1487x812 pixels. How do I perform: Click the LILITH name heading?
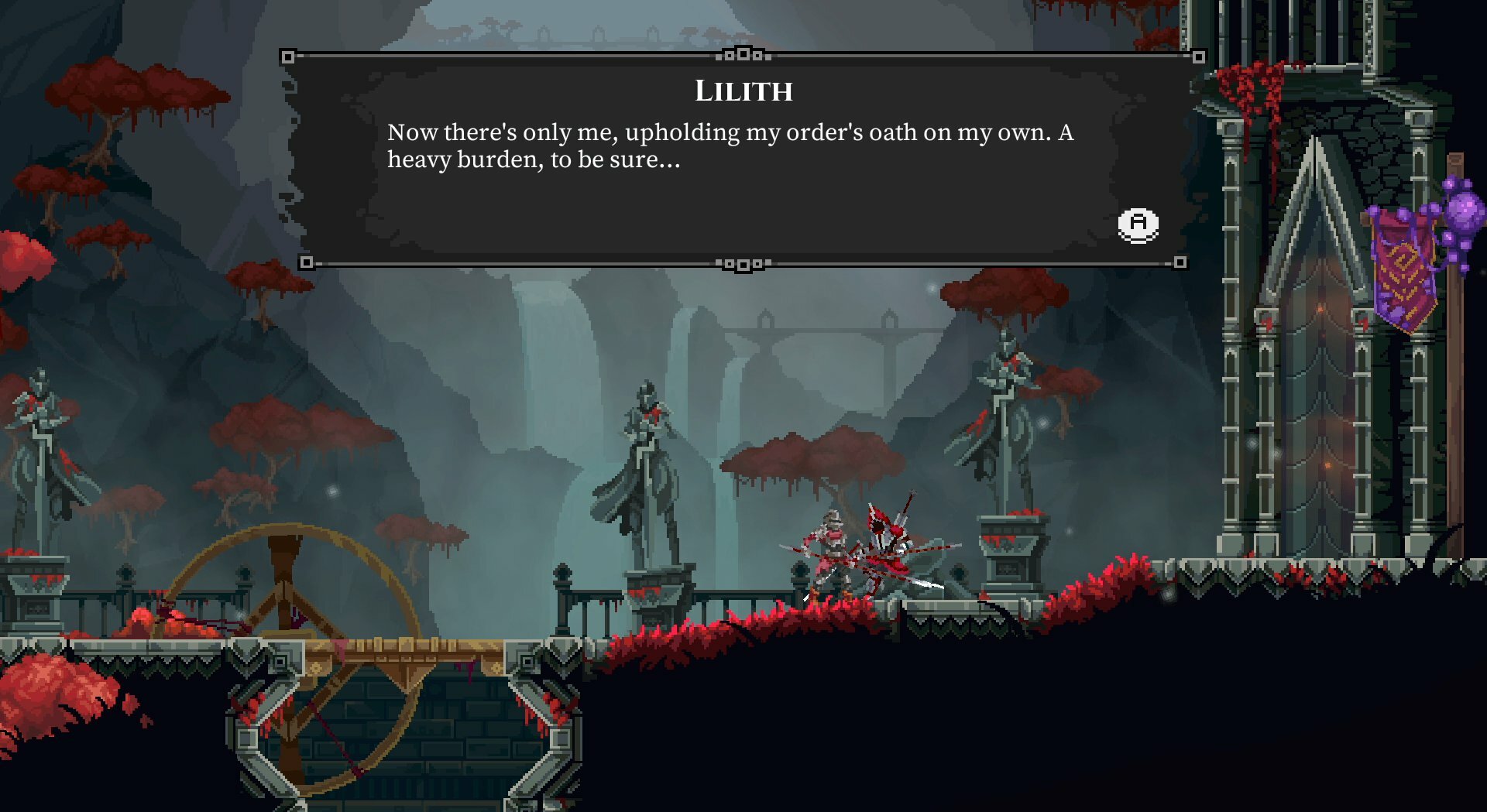coord(743,91)
